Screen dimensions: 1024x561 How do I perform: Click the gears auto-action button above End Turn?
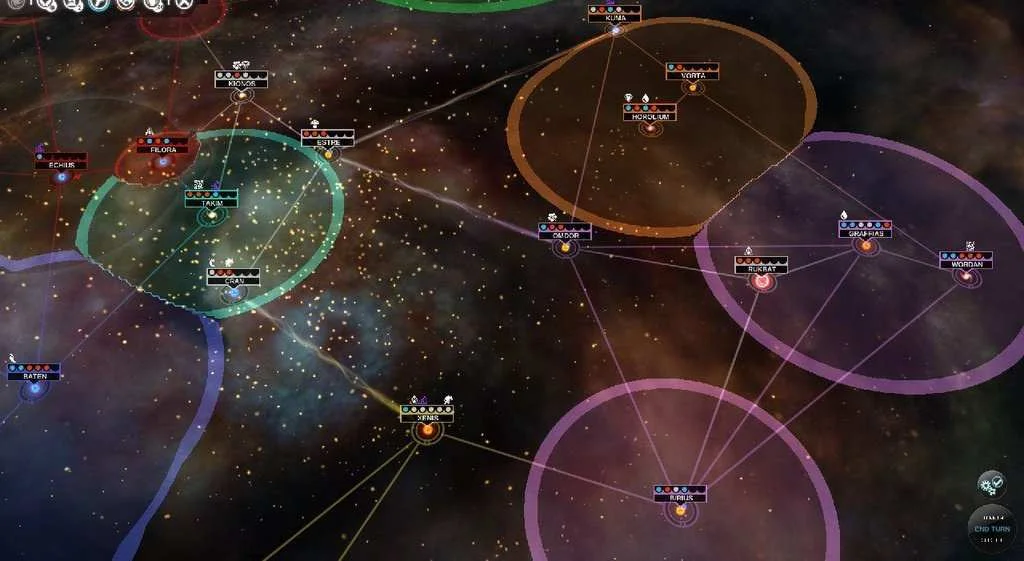coord(991,485)
